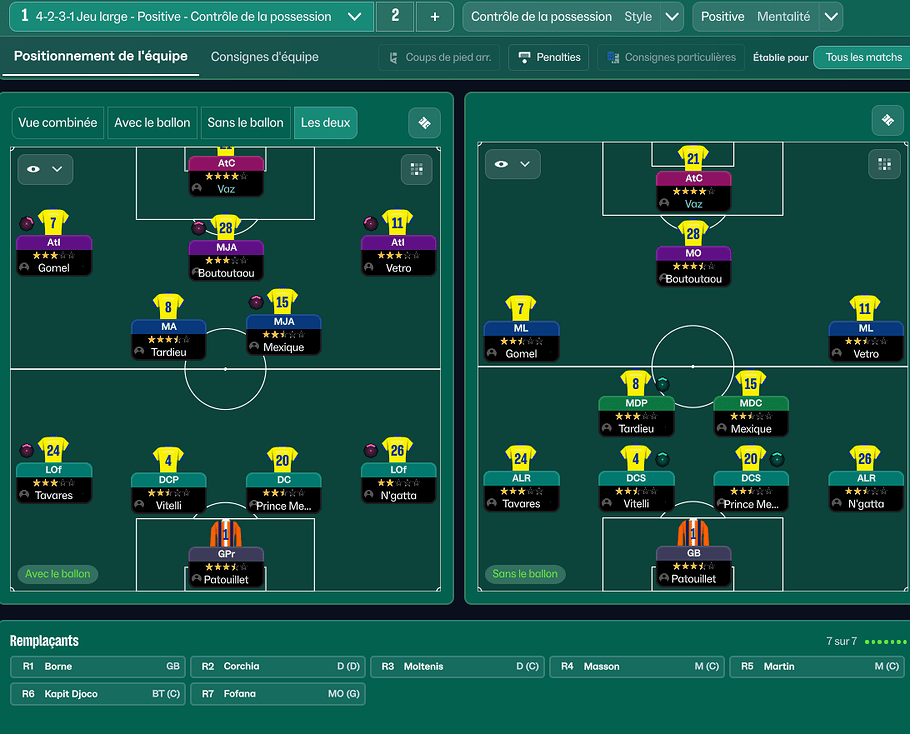Open Consignes particulières
910x734 pixels.
point(670,57)
